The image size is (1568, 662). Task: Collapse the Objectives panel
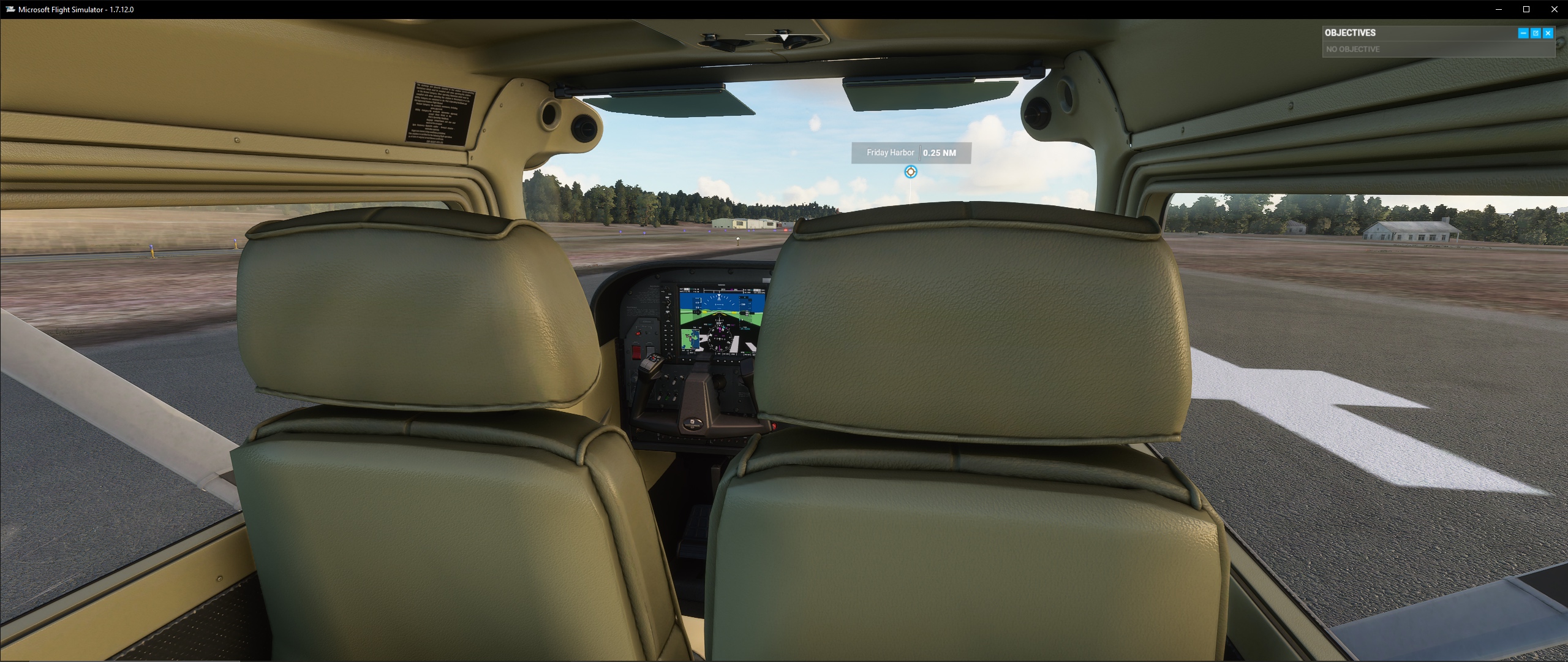click(1523, 32)
